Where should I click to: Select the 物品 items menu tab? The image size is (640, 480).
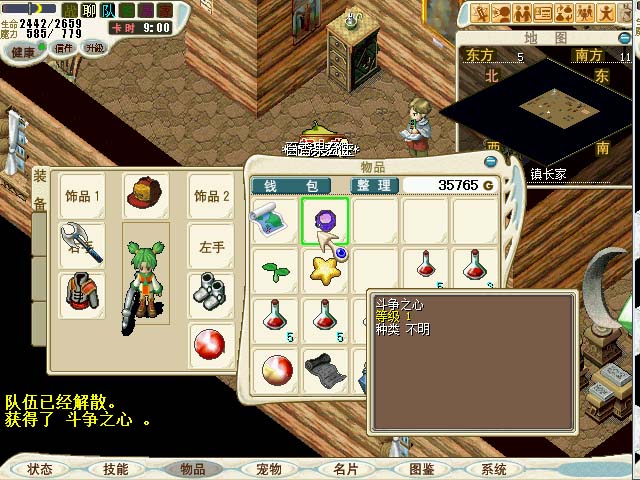click(x=192, y=468)
